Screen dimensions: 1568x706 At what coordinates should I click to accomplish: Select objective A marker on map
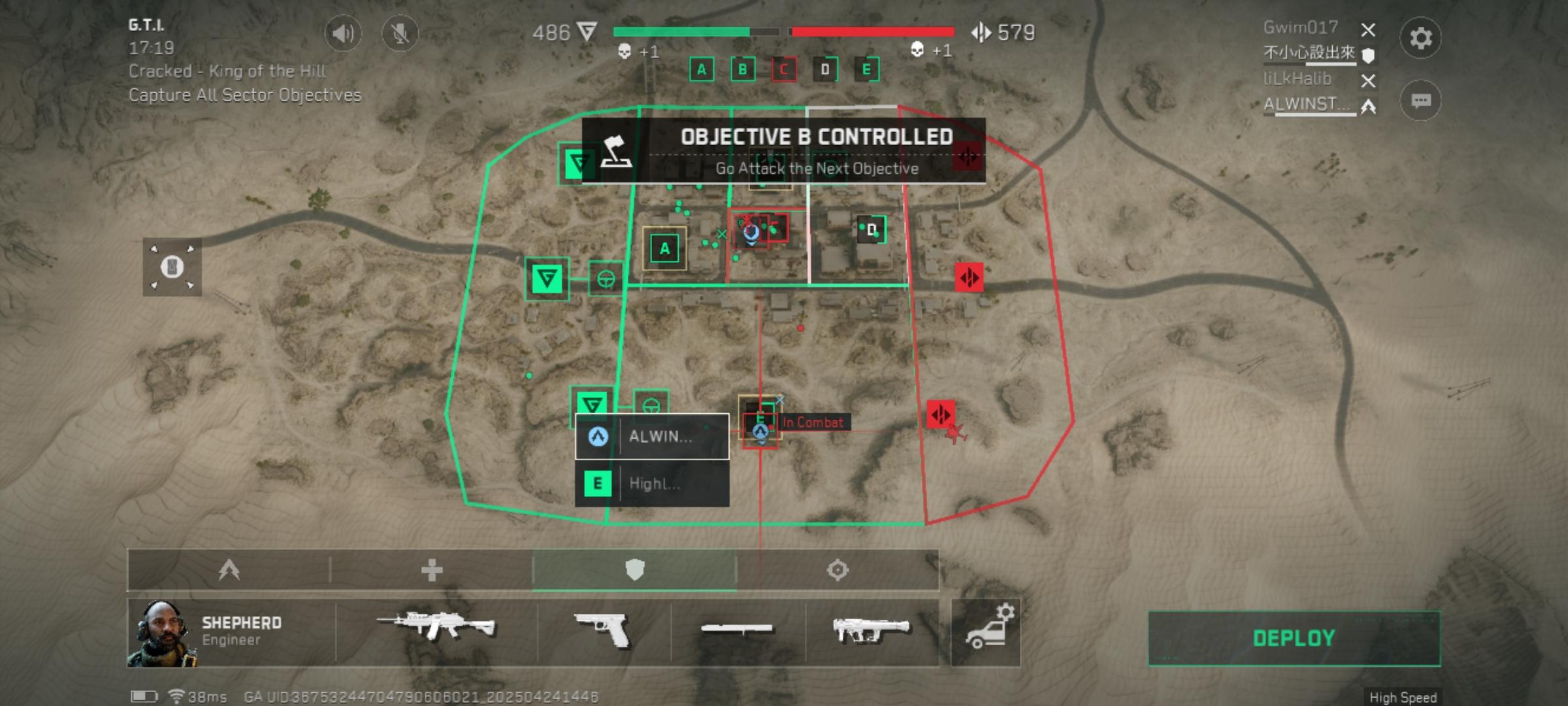click(664, 248)
